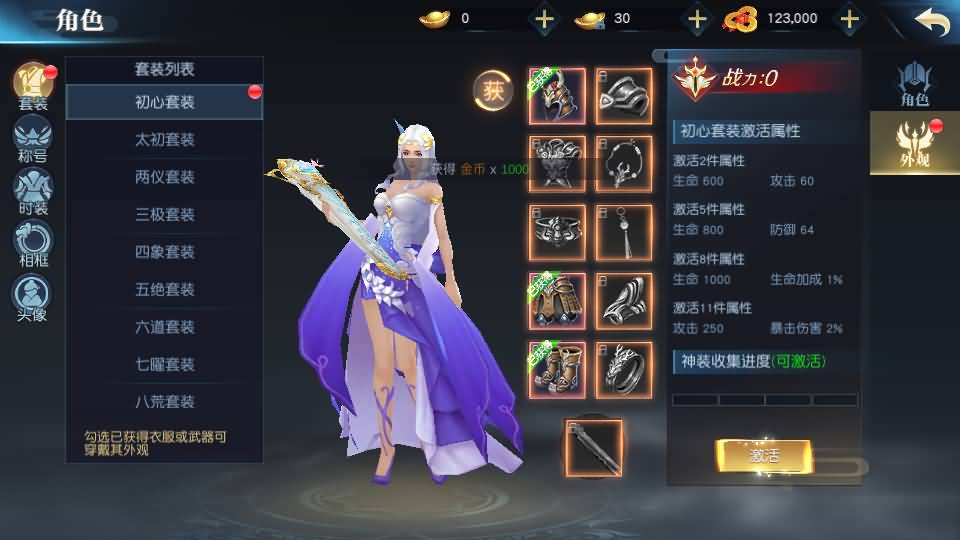The width and height of the screenshot is (960, 540).
Task: Show the 六道套装 set
Action: point(165,327)
